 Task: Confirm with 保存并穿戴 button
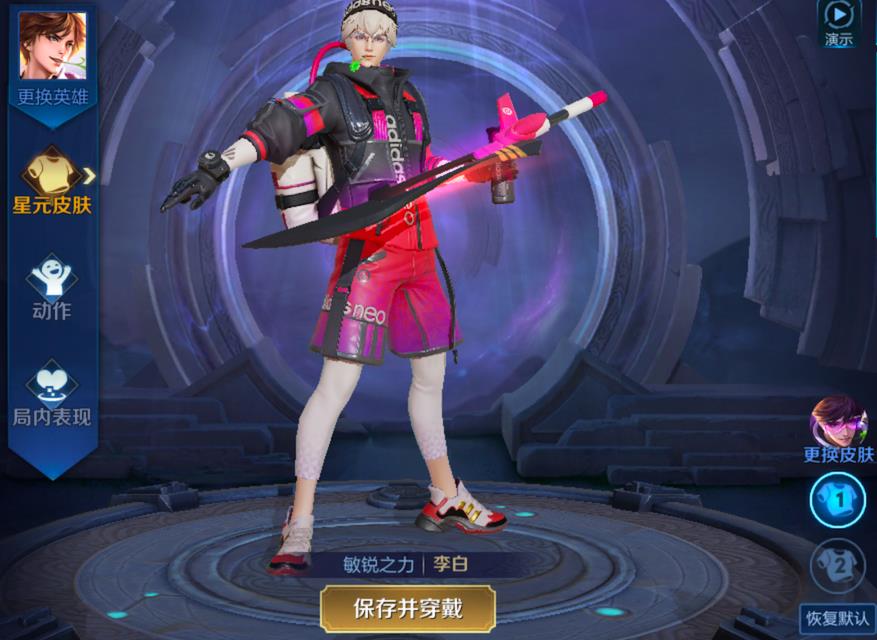408,607
